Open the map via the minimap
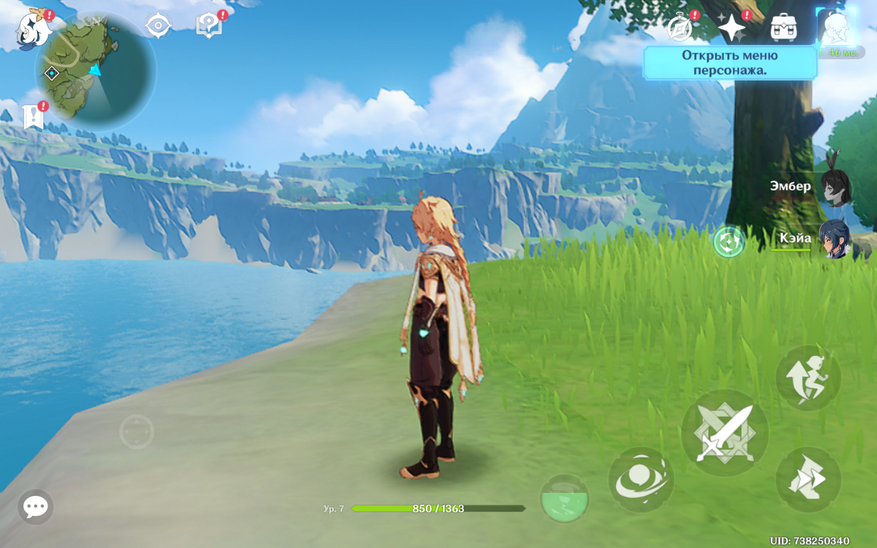 96,71
